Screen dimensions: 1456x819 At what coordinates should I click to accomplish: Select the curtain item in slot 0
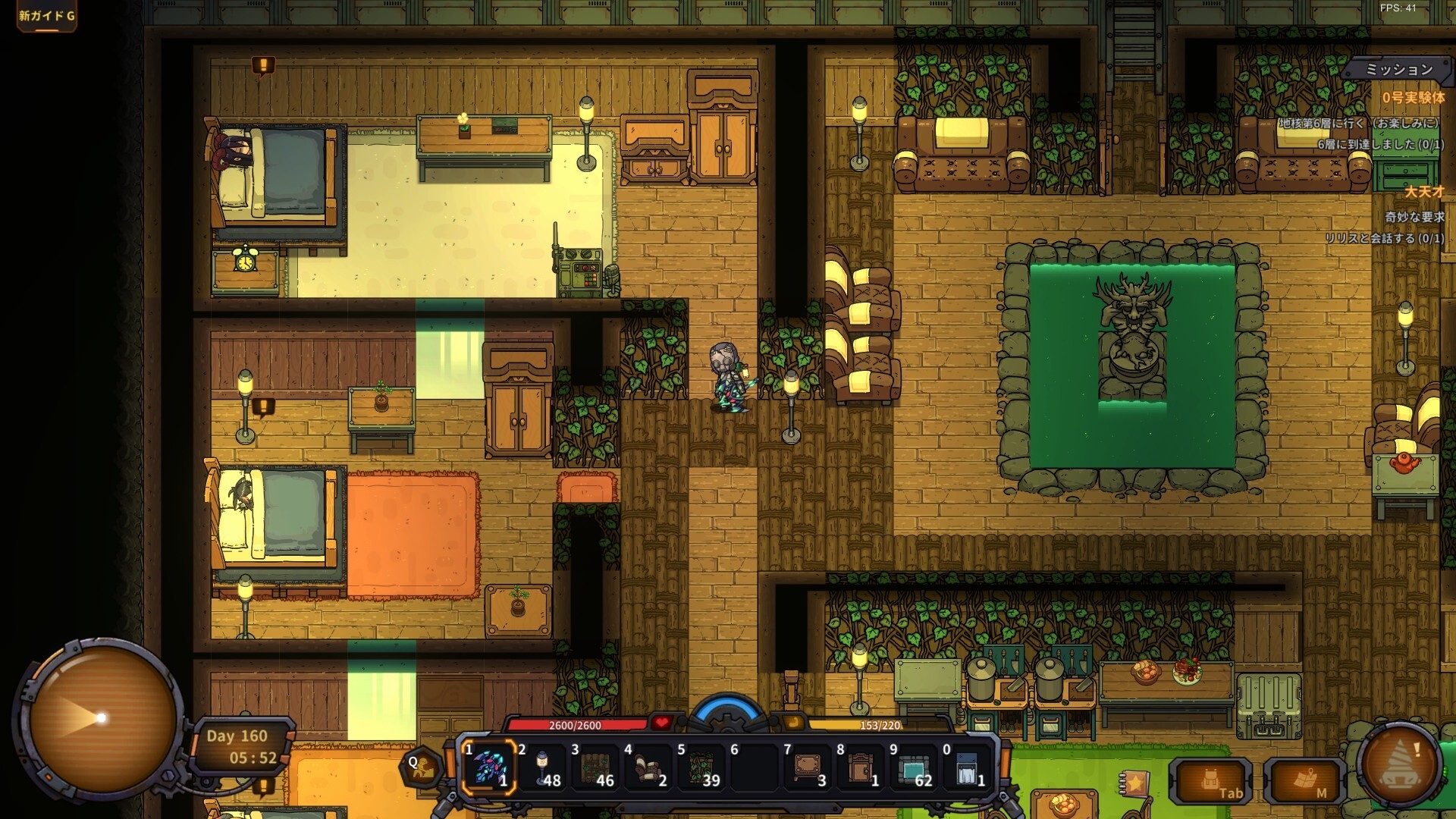[968, 766]
